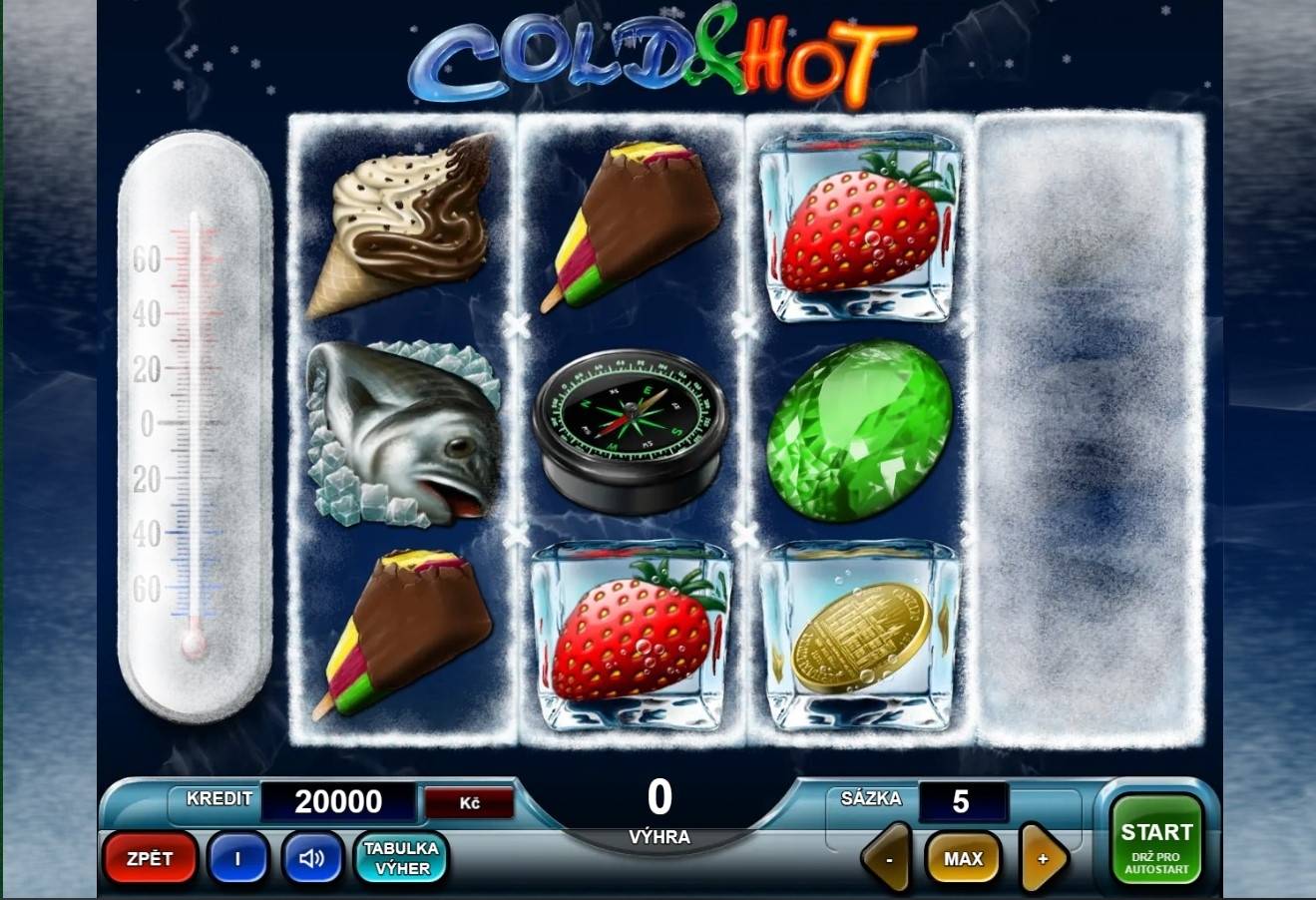Go back with the red ZPĚT button
The height and width of the screenshot is (900, 1316).
150,858
